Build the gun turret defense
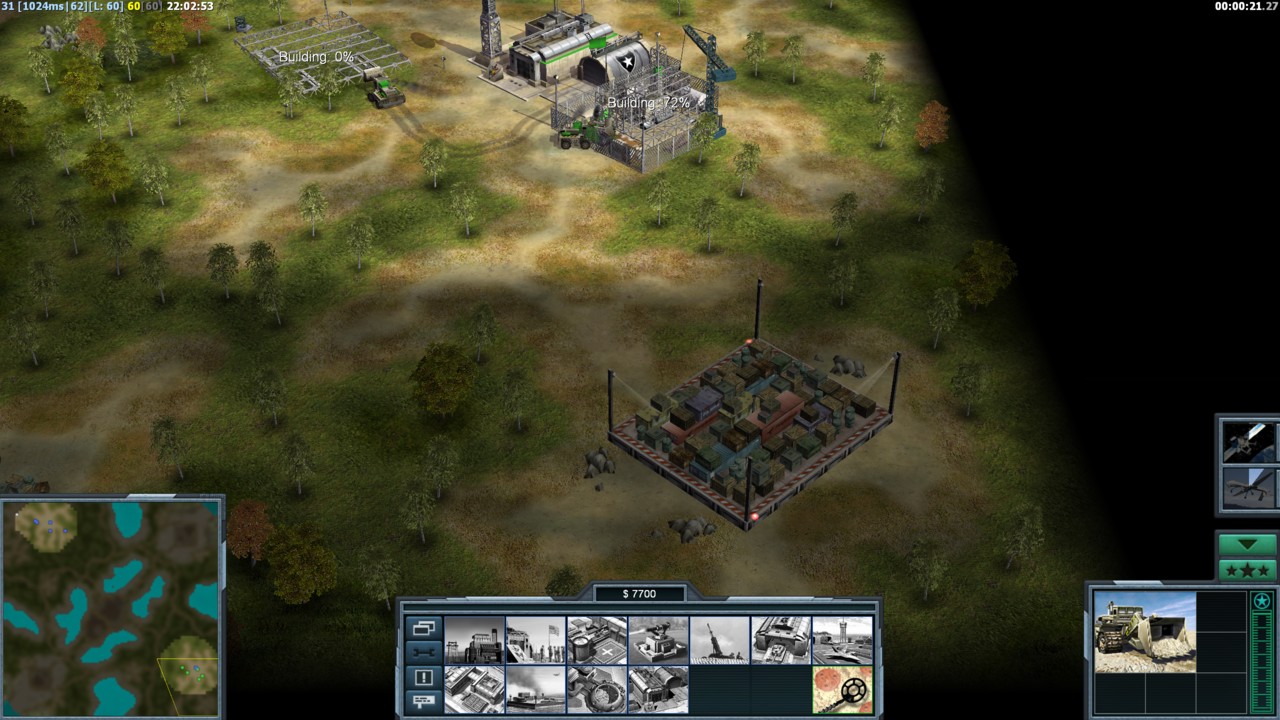Screen dimensions: 1280x720 tap(658, 640)
